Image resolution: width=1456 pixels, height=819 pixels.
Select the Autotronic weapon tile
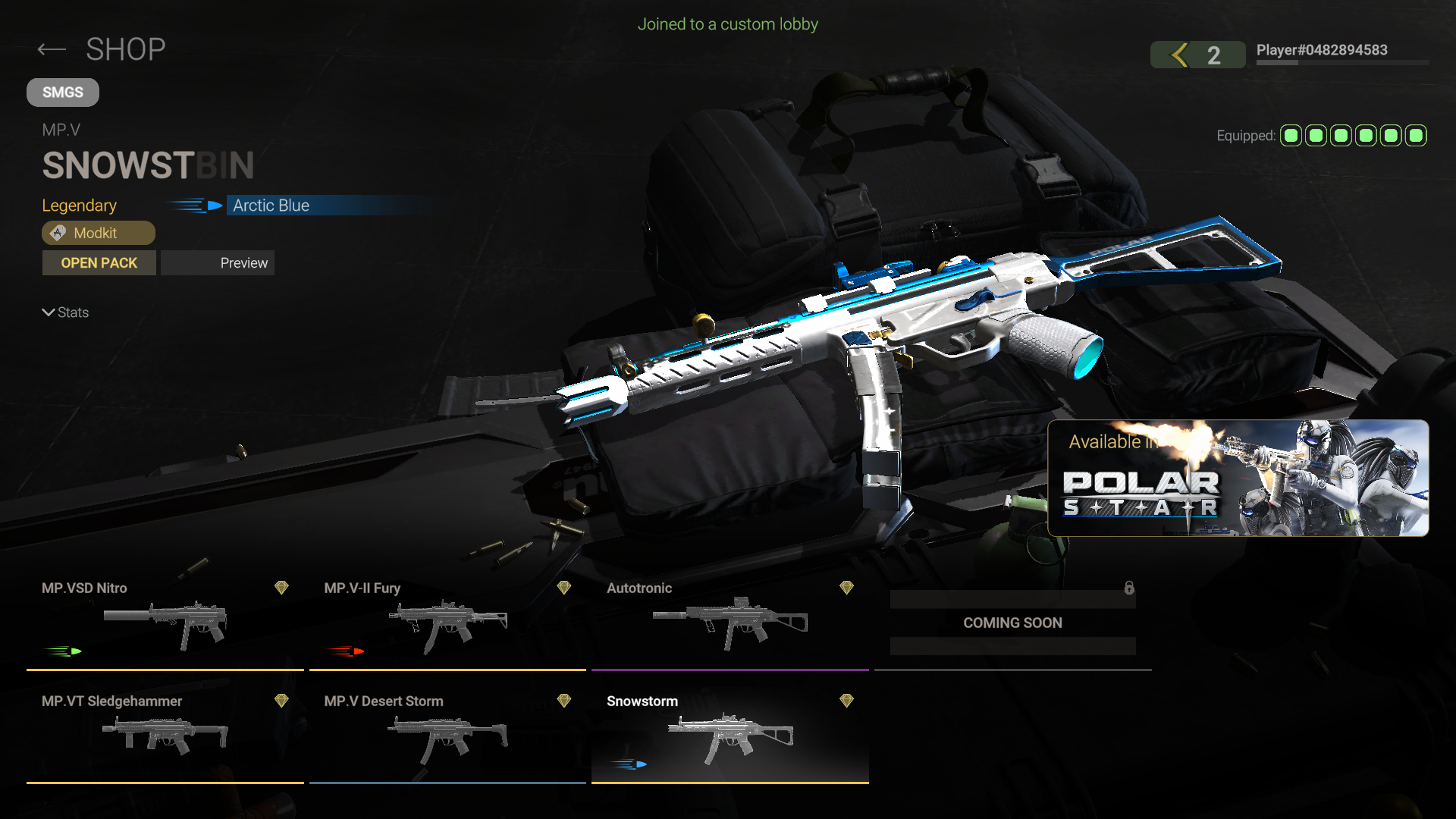730,623
